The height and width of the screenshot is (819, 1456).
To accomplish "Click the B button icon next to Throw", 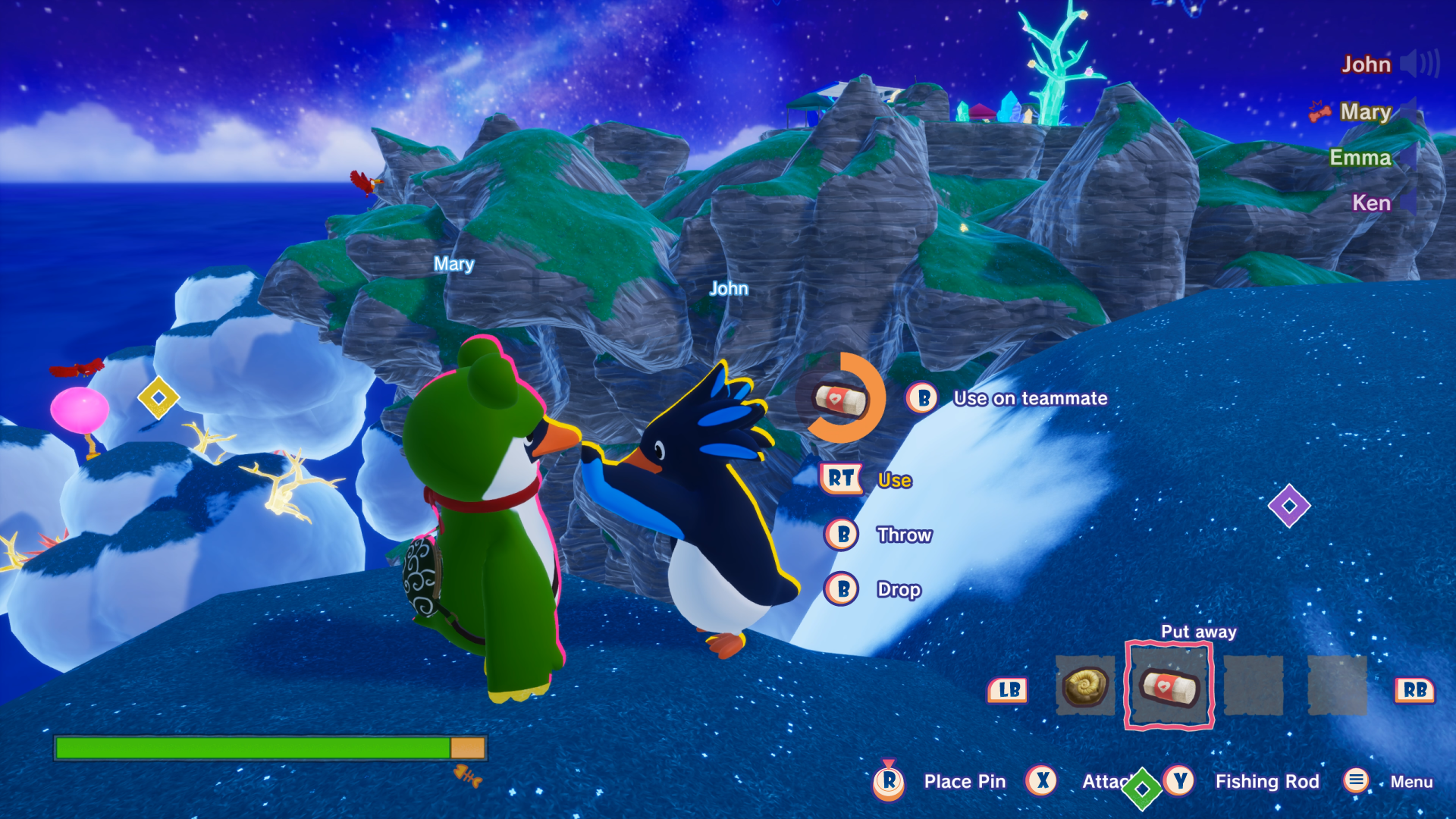I will (x=841, y=535).
